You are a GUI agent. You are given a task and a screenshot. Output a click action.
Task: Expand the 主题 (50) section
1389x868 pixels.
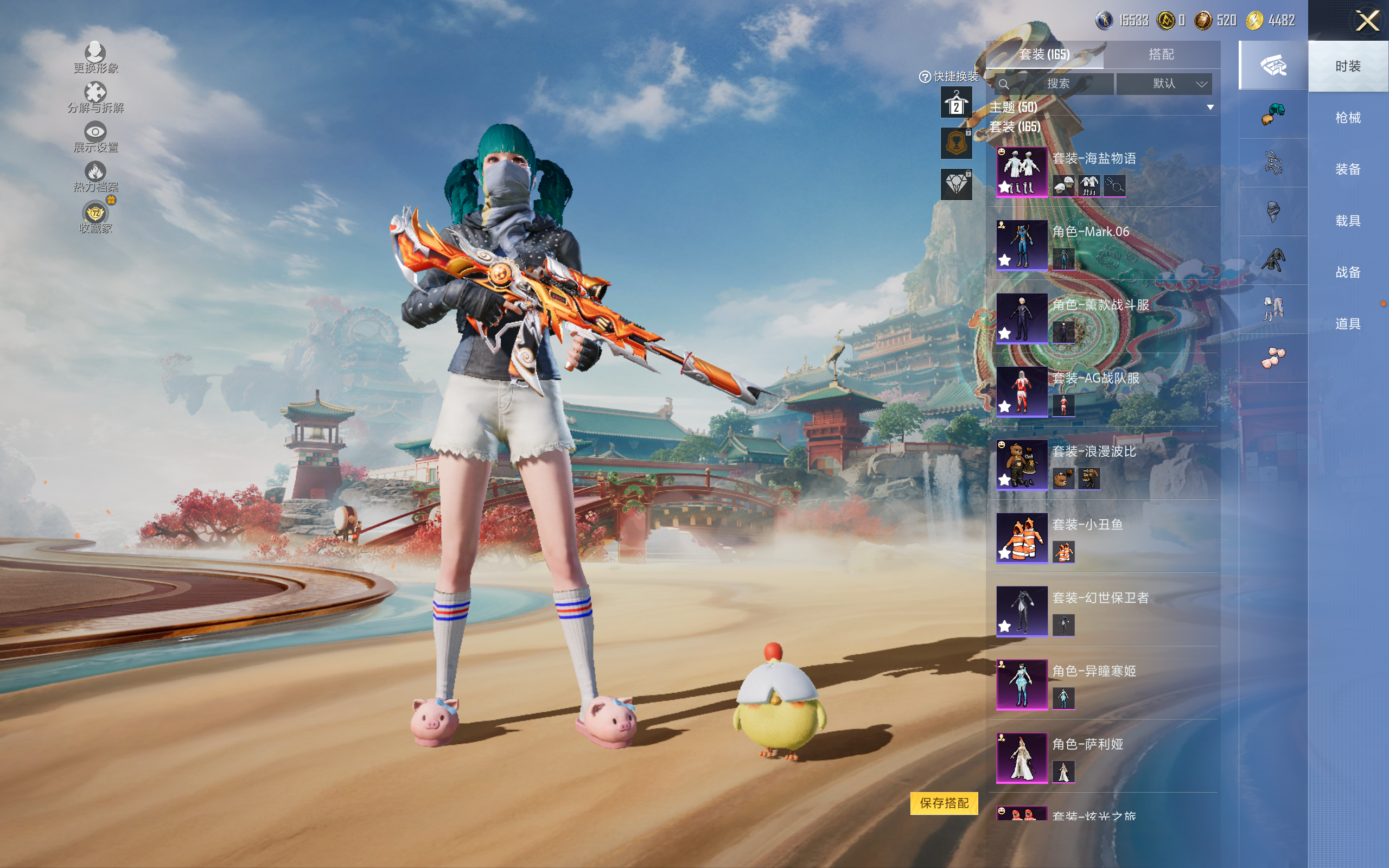point(1210,107)
